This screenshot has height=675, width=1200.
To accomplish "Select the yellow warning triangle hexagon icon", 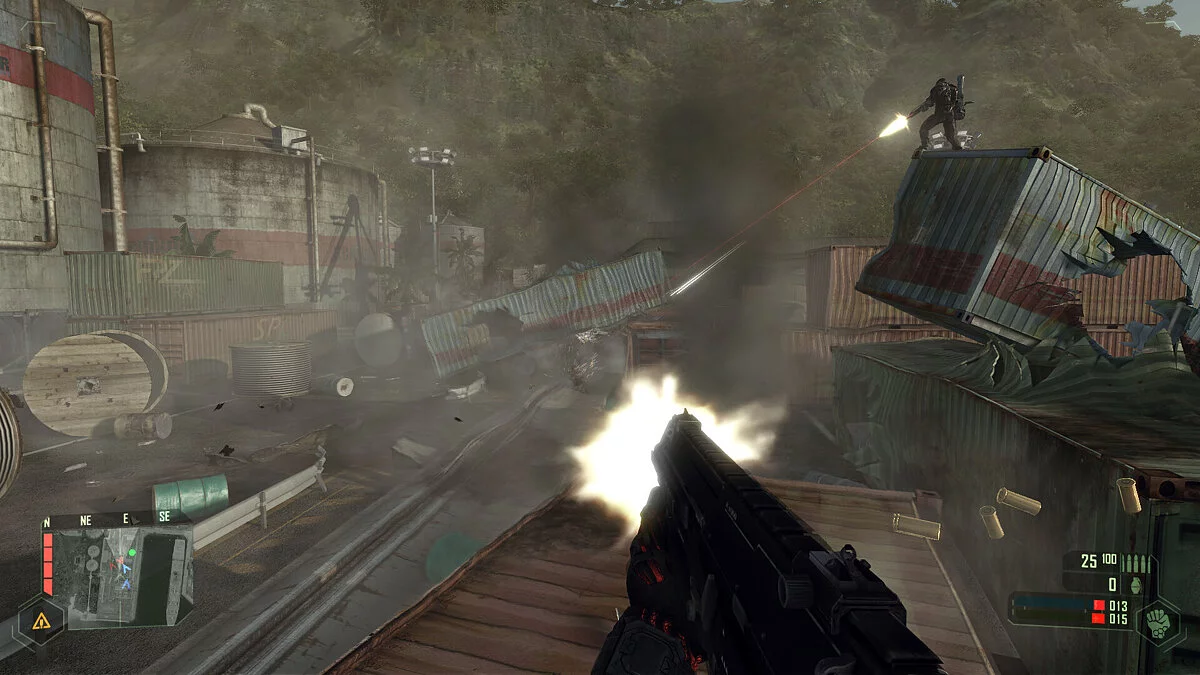I will coord(41,621).
